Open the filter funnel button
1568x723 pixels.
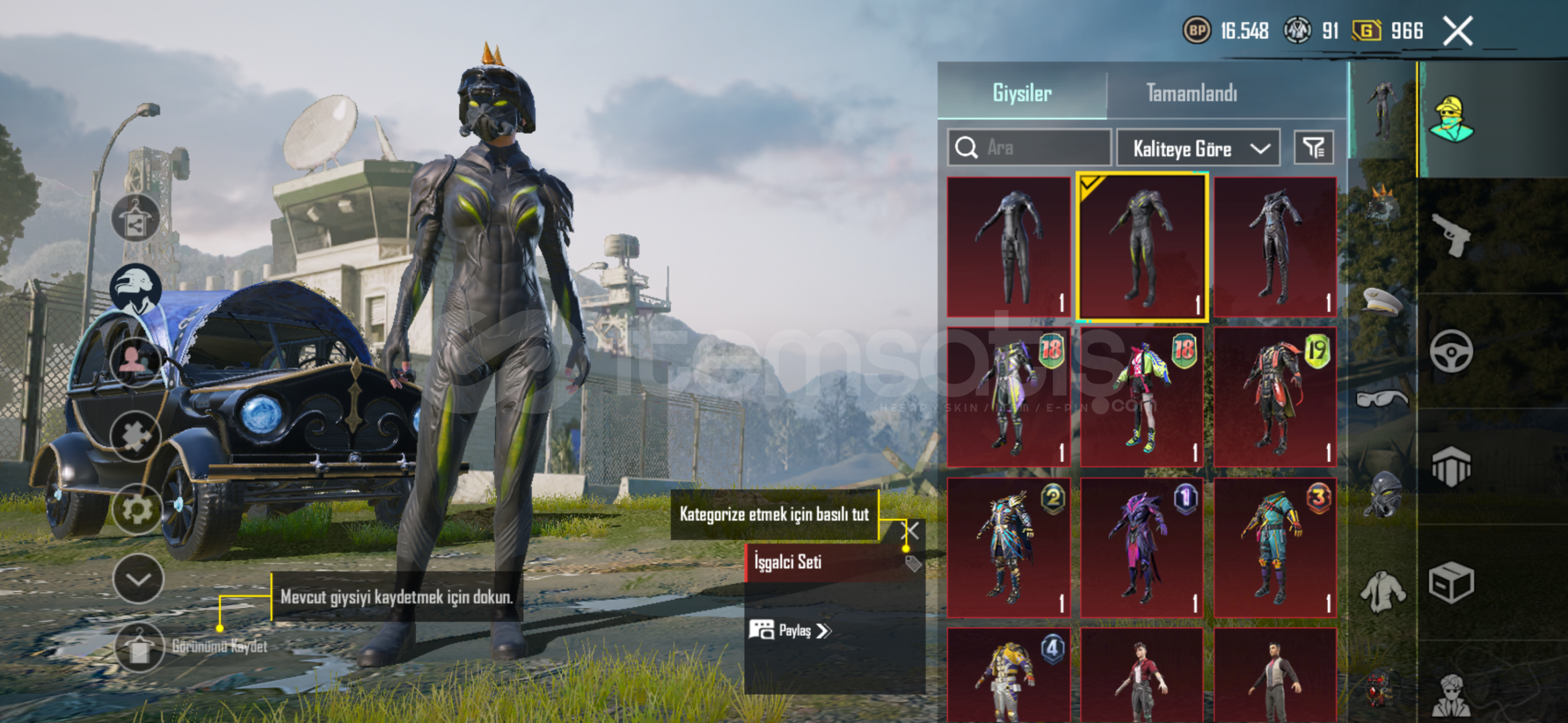[1313, 147]
